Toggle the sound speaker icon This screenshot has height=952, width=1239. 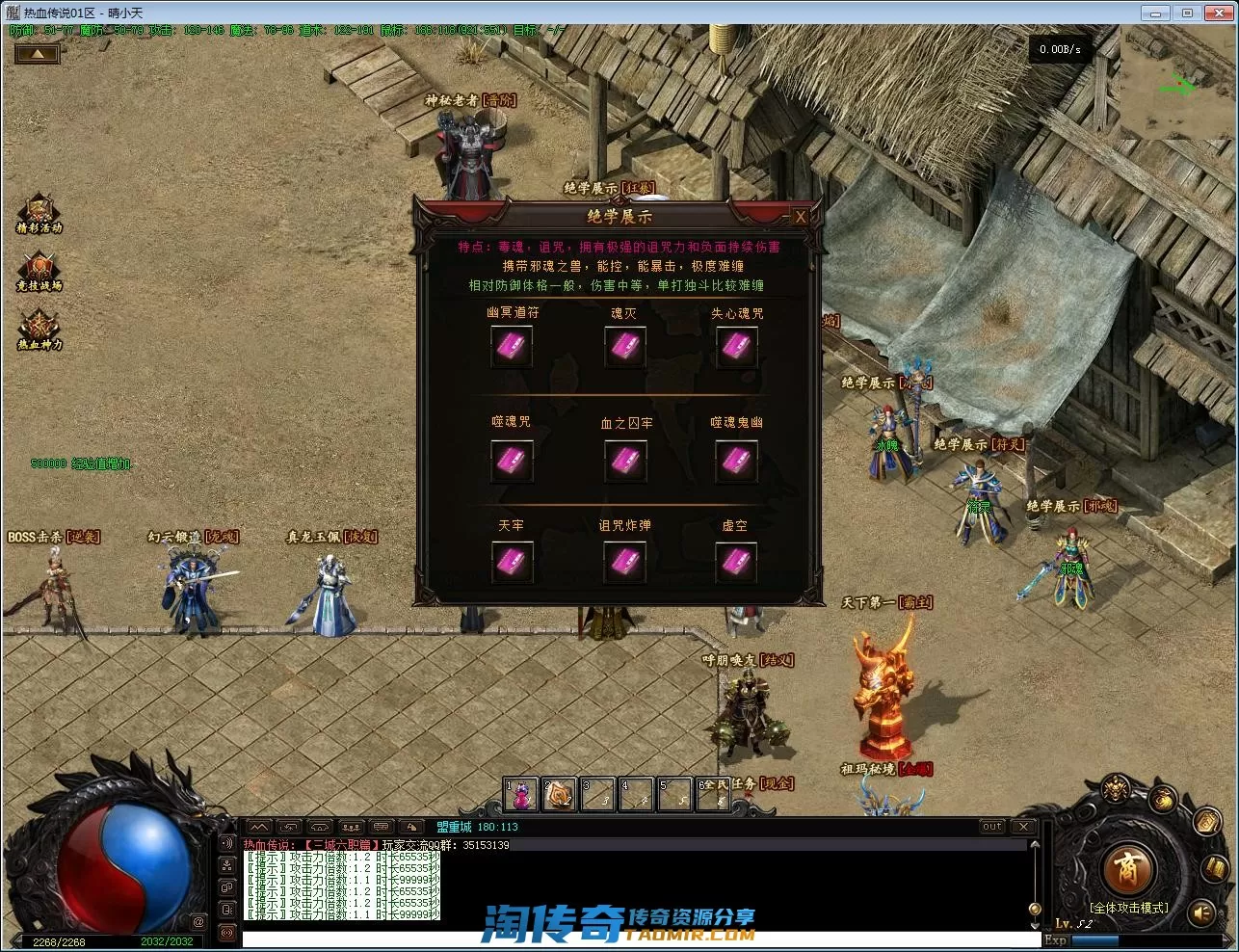(1202, 912)
